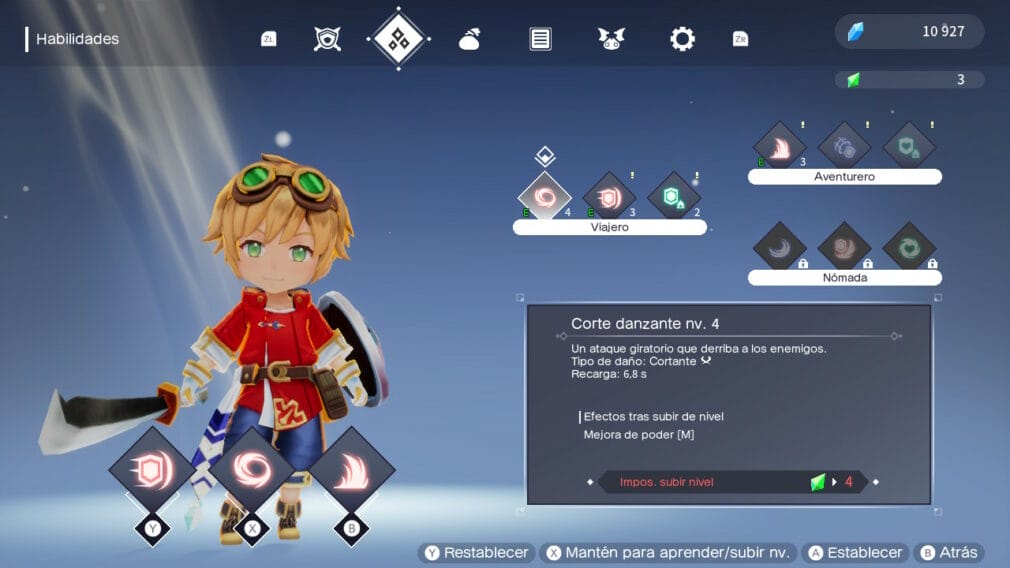The image size is (1010, 568).
Task: Open the crossed-swords shield equipment tab
Action: [328, 39]
